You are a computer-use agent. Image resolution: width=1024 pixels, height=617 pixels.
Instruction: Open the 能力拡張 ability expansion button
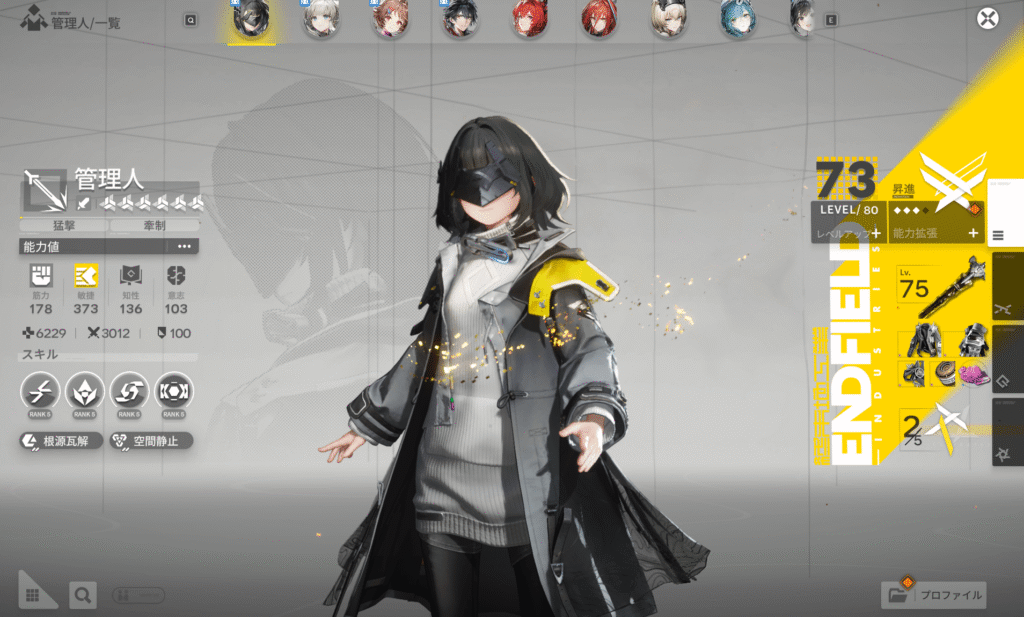pos(936,233)
